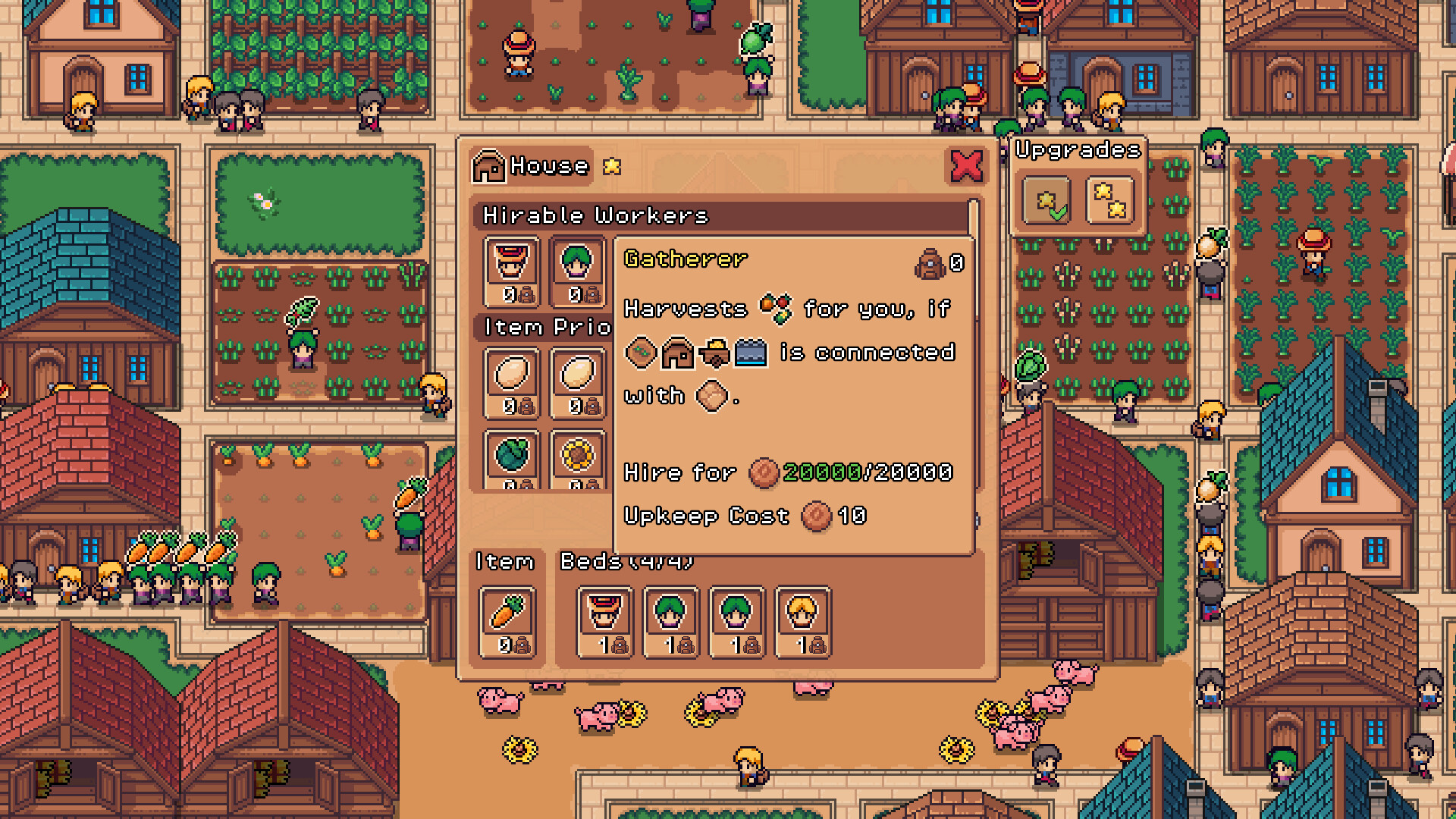Select the Farmer worker portrait under Hirable Workers
Image resolution: width=1456 pixels, height=819 pixels.
(510, 271)
